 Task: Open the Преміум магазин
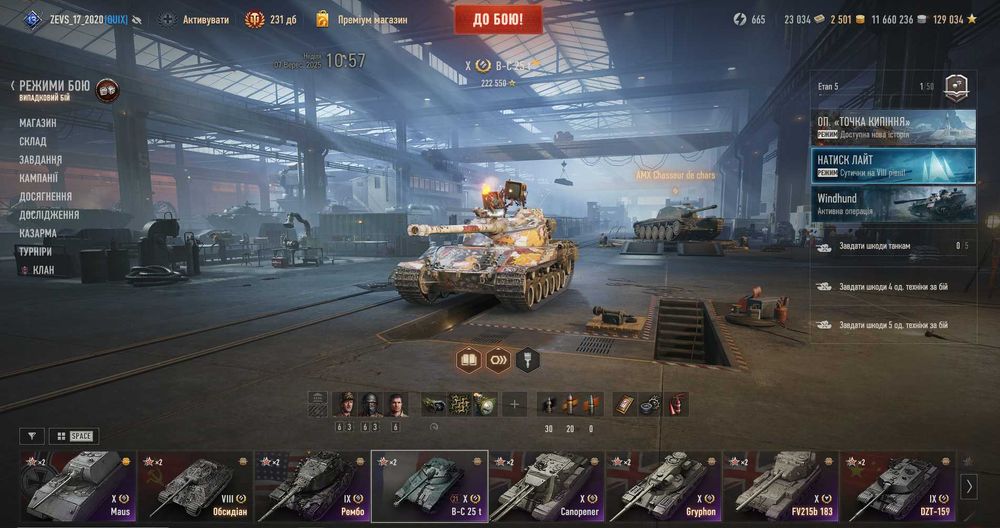pos(362,19)
